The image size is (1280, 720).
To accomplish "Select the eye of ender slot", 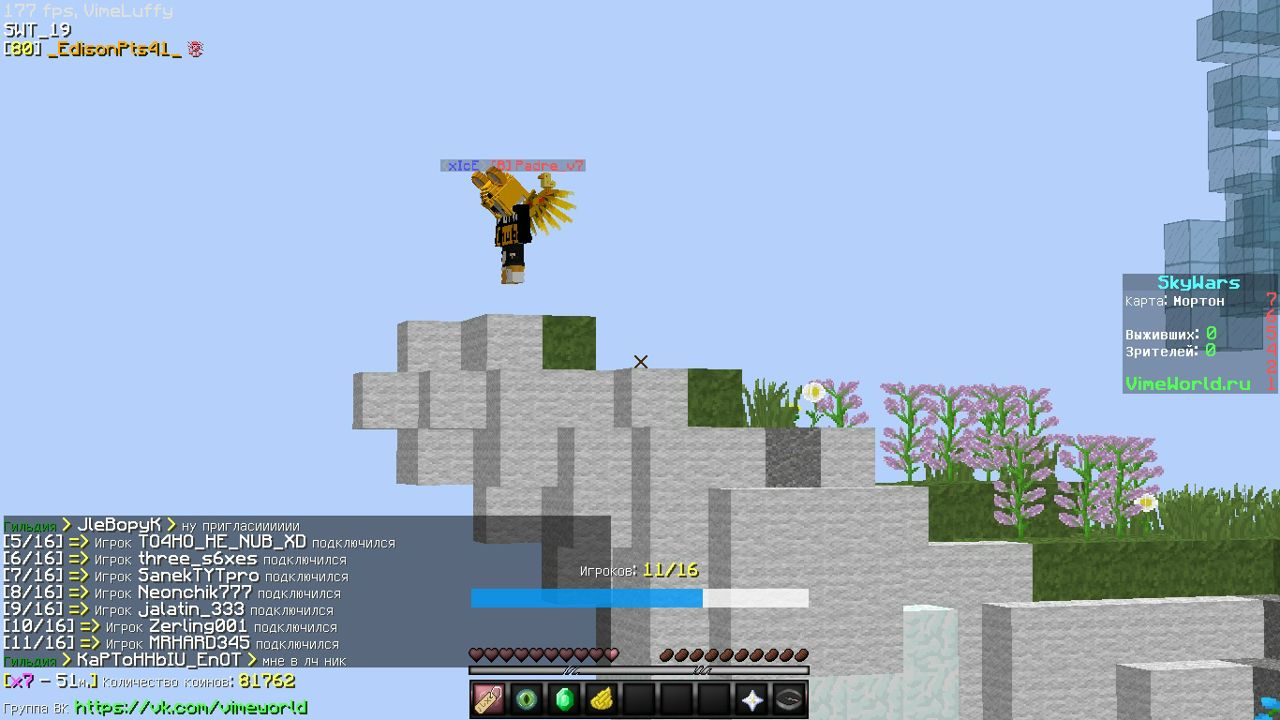I will pyautogui.click(x=527, y=699).
